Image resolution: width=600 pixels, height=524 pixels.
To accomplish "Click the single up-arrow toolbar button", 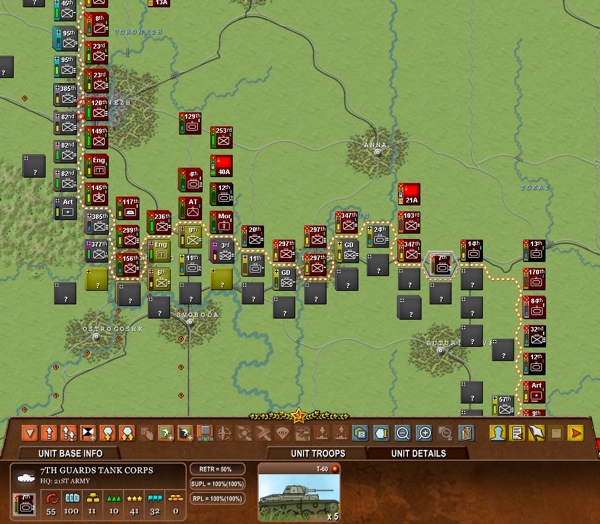I will 50,433.
